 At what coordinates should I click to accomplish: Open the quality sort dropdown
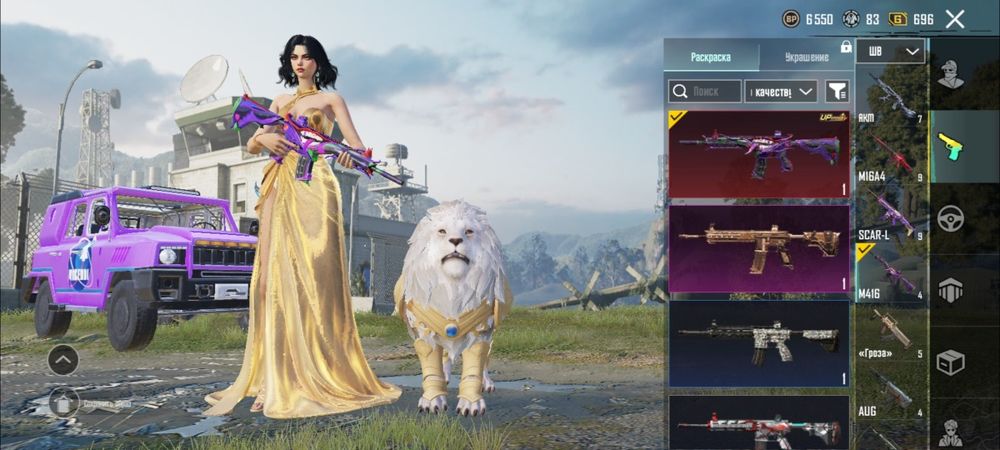point(781,91)
